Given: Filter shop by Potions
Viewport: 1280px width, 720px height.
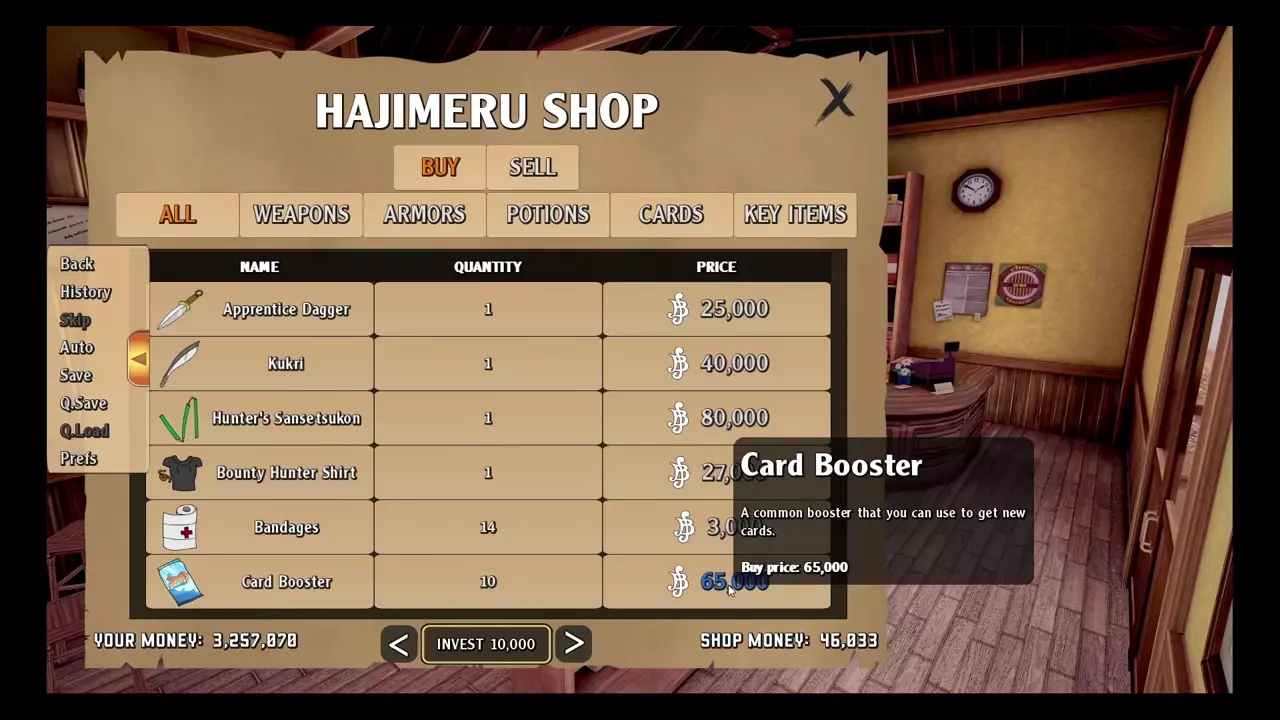Looking at the screenshot, I should pyautogui.click(x=547, y=215).
